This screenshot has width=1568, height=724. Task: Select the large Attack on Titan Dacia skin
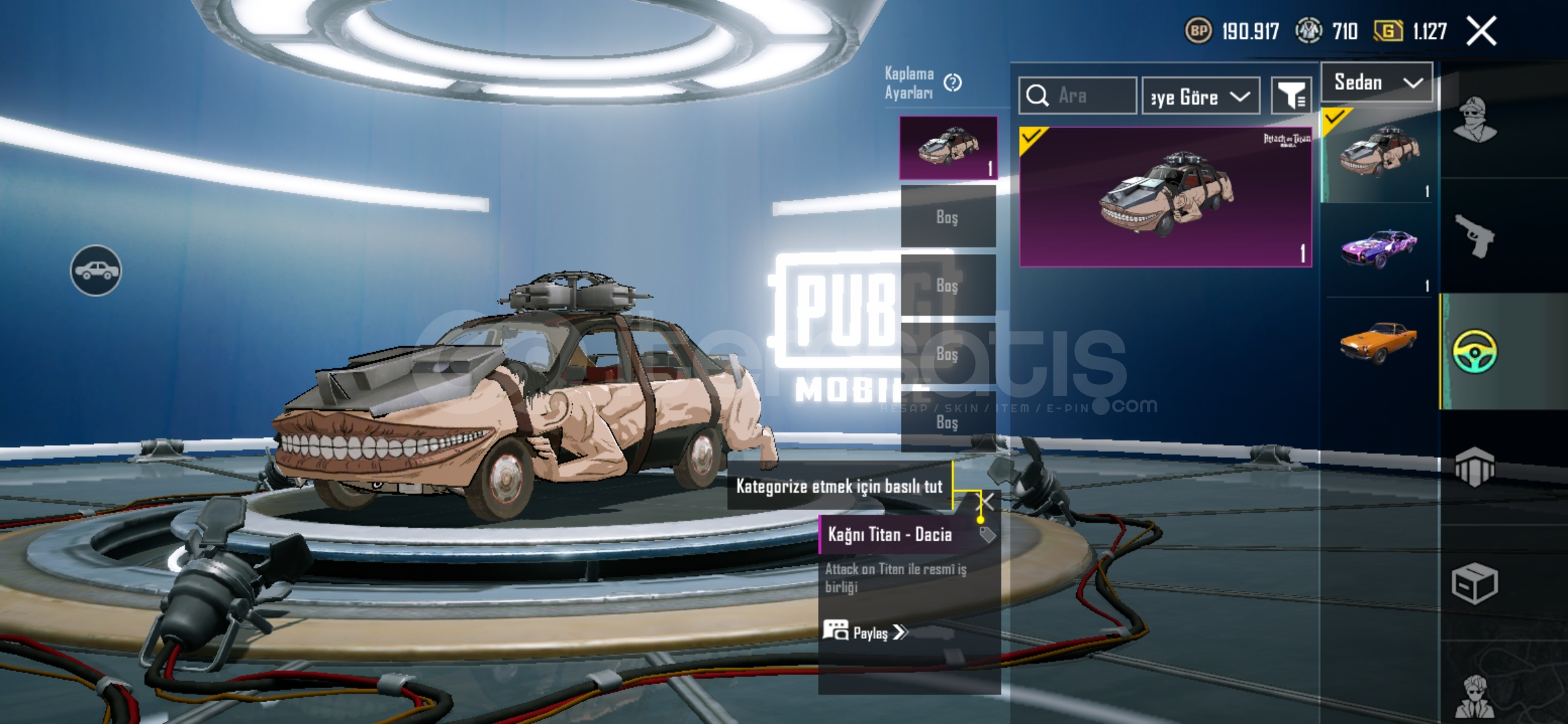pyautogui.click(x=1165, y=197)
